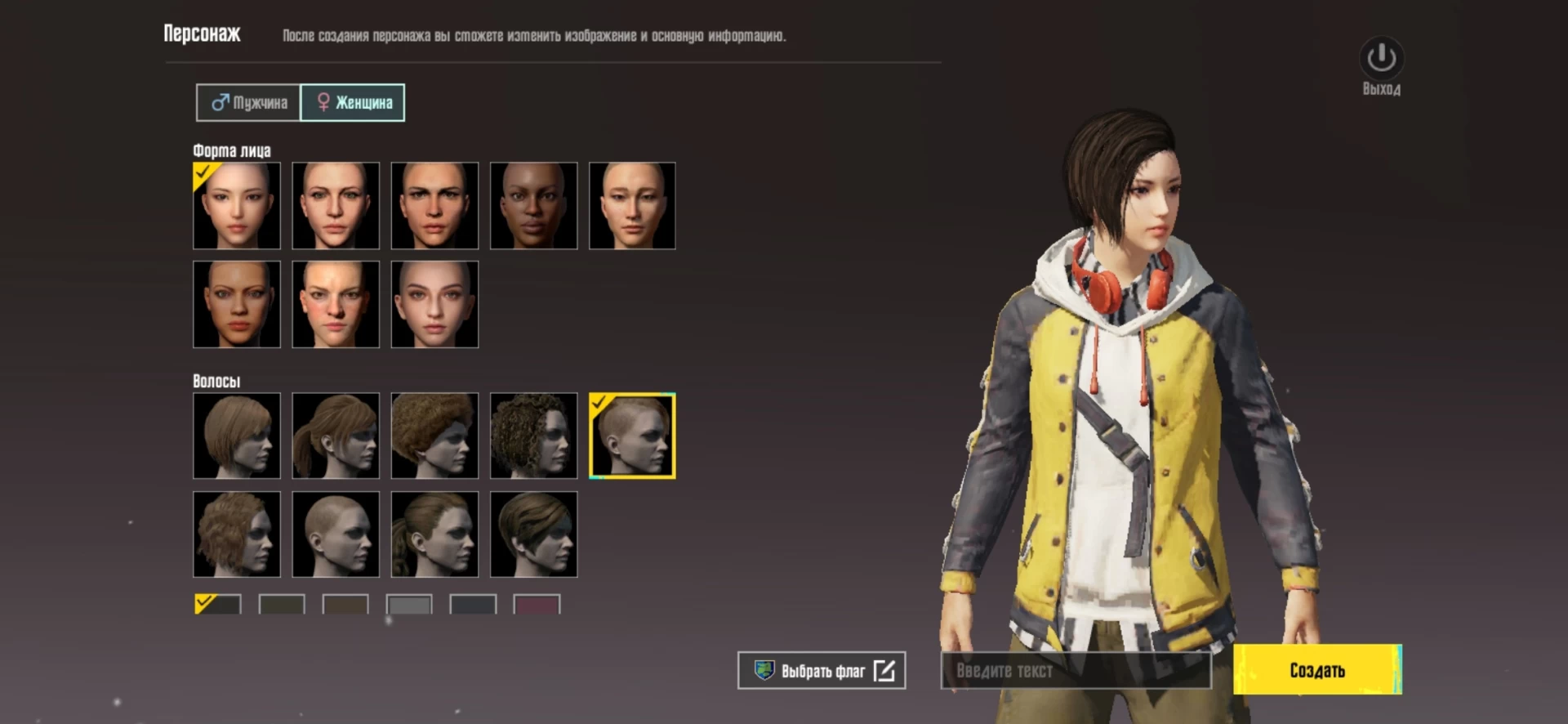The image size is (1568, 724).
Task: Choose the short bob hairstyle
Action: (x=237, y=436)
